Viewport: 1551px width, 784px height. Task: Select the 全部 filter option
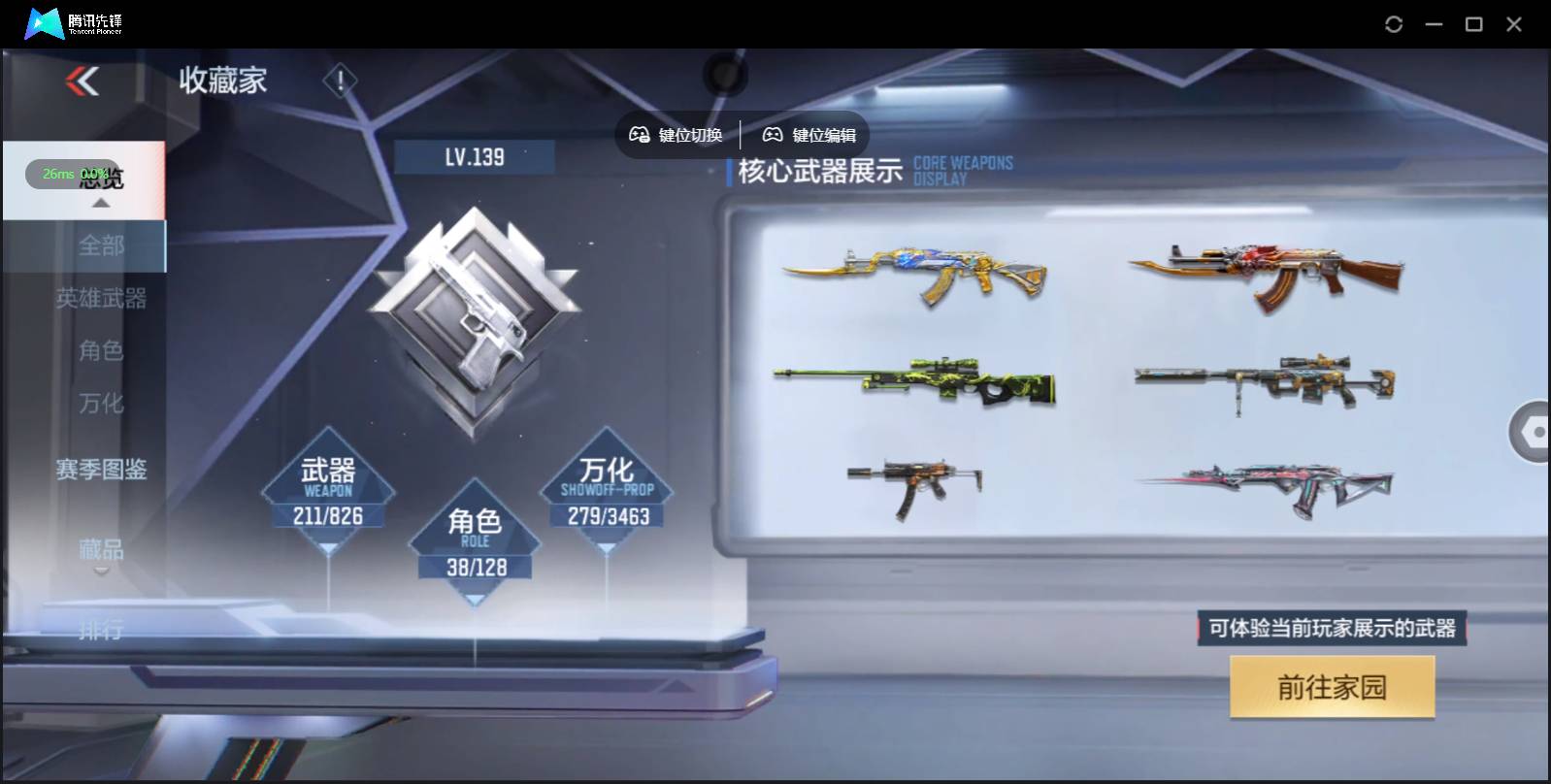click(101, 245)
